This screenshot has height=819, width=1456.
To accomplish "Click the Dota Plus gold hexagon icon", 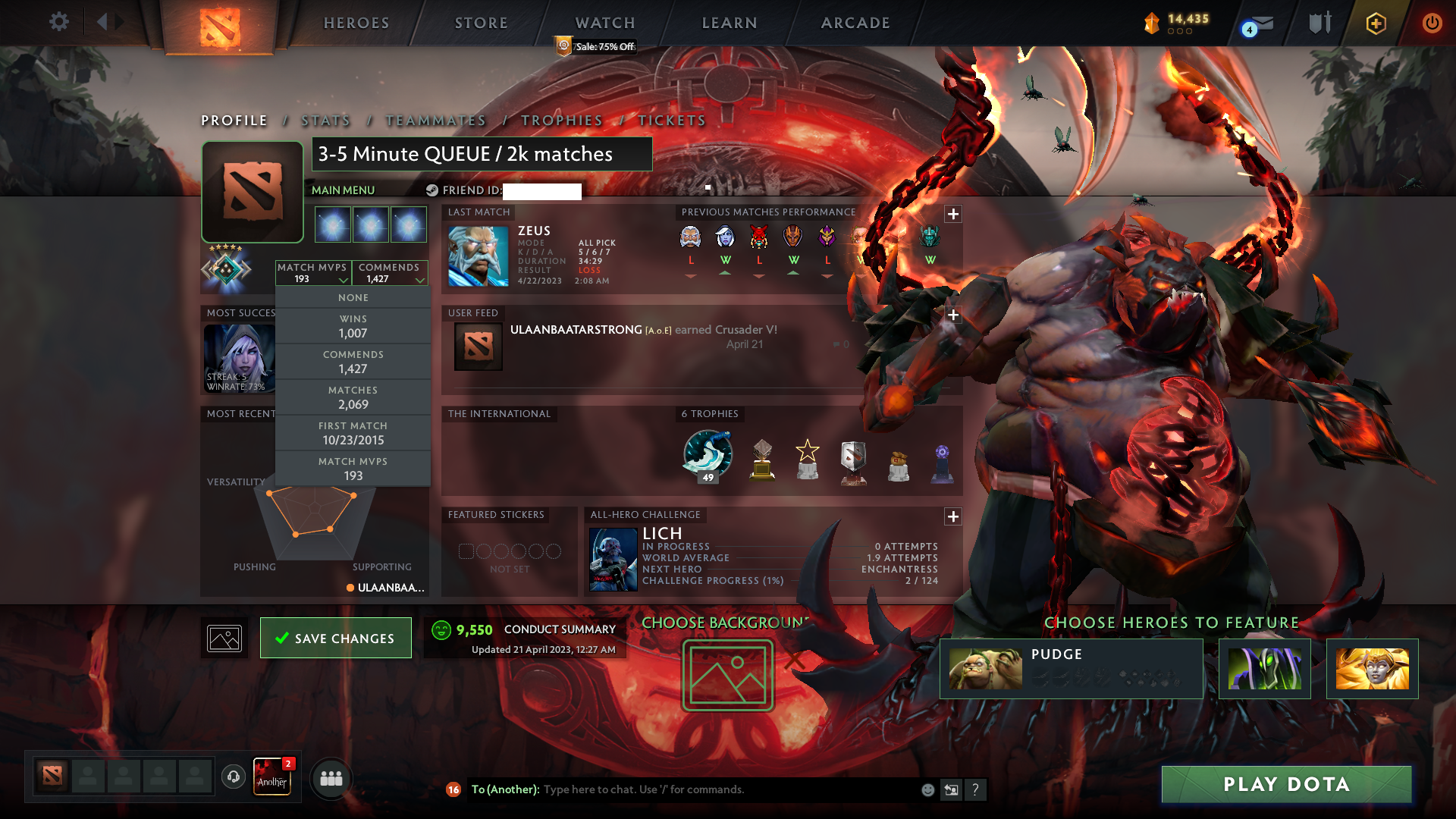I will point(1375,23).
